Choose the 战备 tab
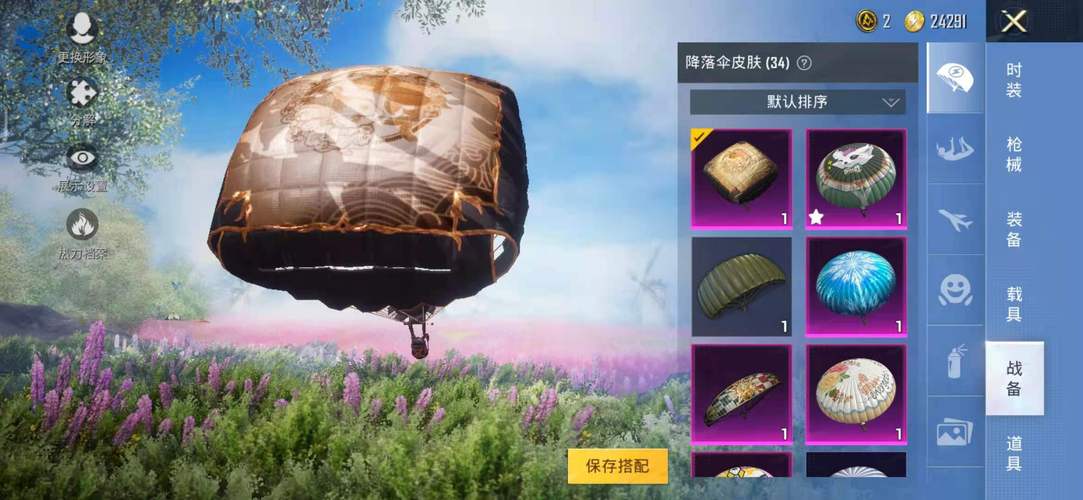 click(x=1014, y=379)
